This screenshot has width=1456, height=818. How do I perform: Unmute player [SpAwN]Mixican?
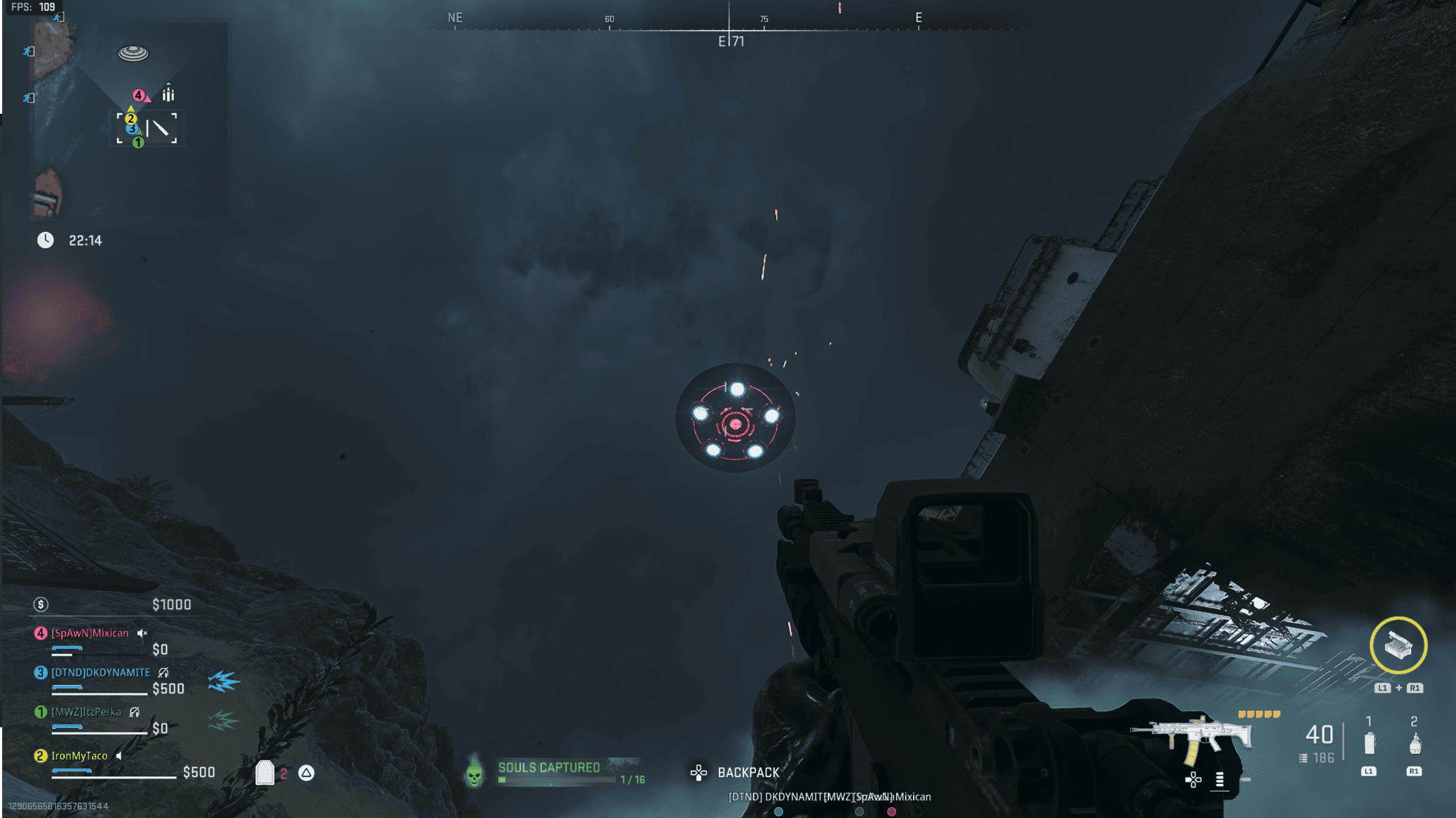pos(142,633)
